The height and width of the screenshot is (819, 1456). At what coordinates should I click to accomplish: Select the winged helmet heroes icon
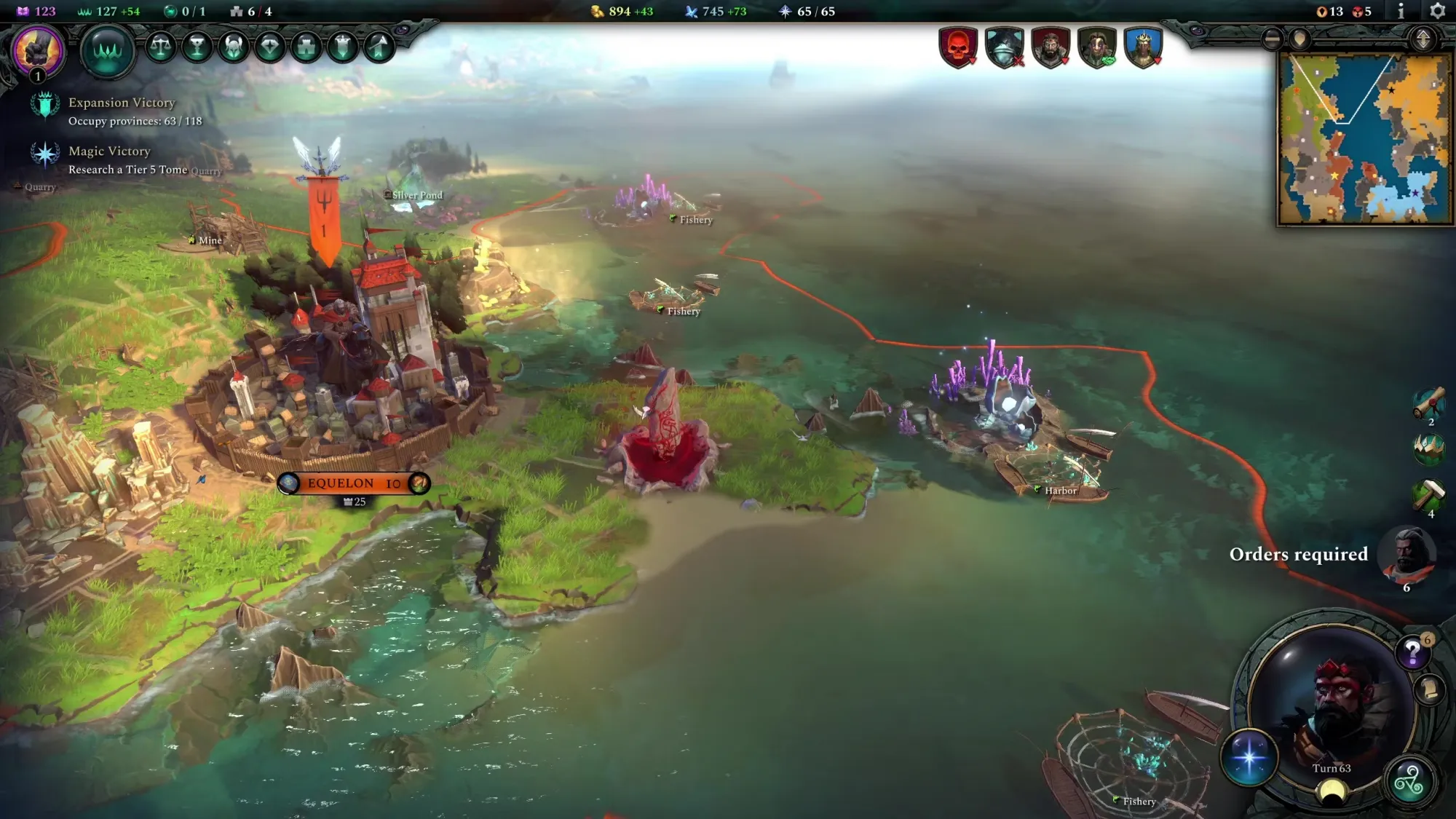pyautogui.click(x=234, y=47)
